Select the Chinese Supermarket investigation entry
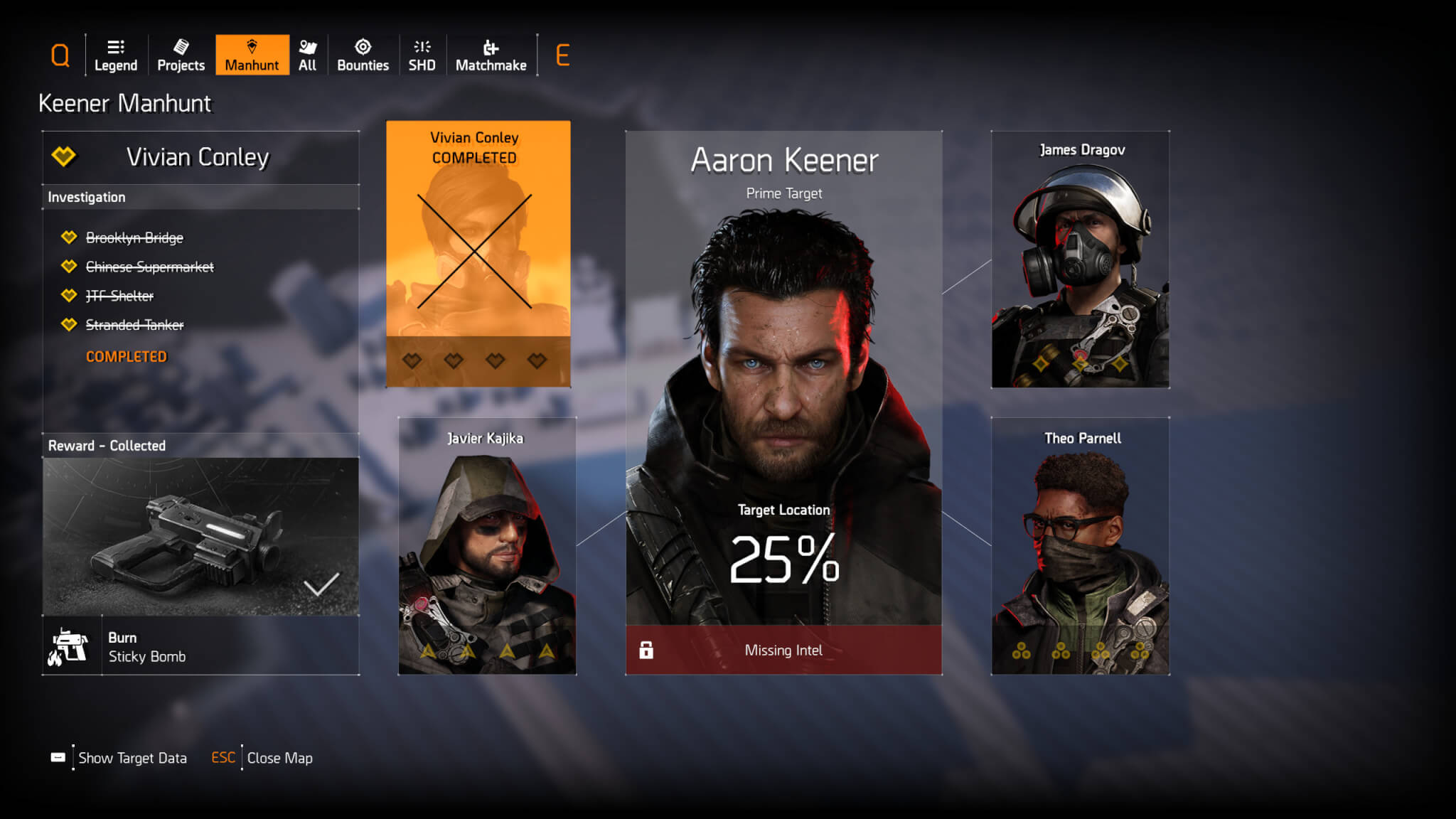Image resolution: width=1456 pixels, height=819 pixels. [149, 267]
